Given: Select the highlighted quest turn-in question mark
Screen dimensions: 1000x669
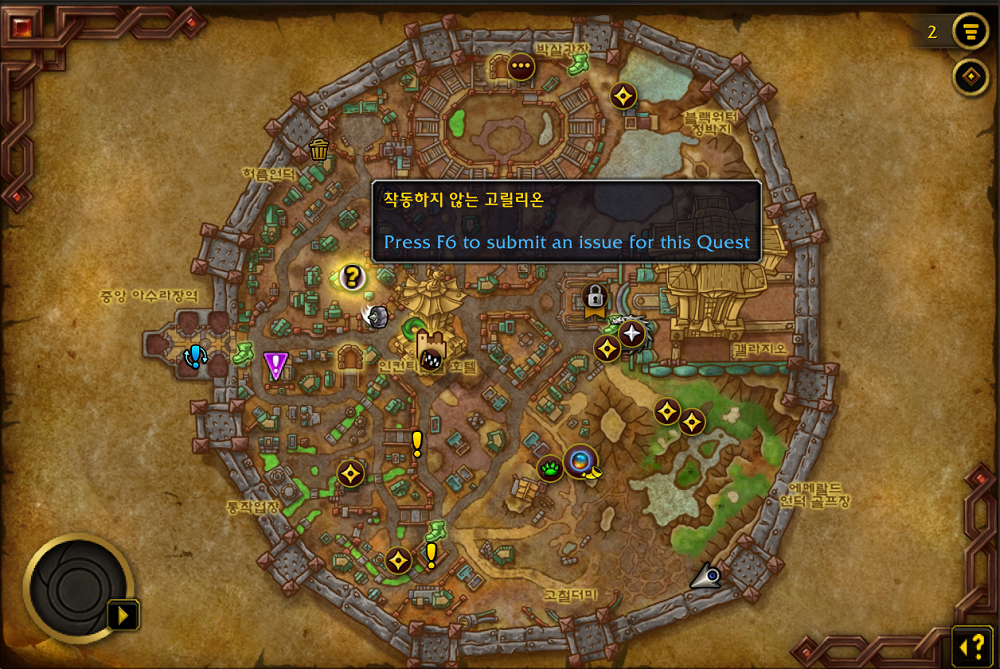Looking at the screenshot, I should (351, 277).
